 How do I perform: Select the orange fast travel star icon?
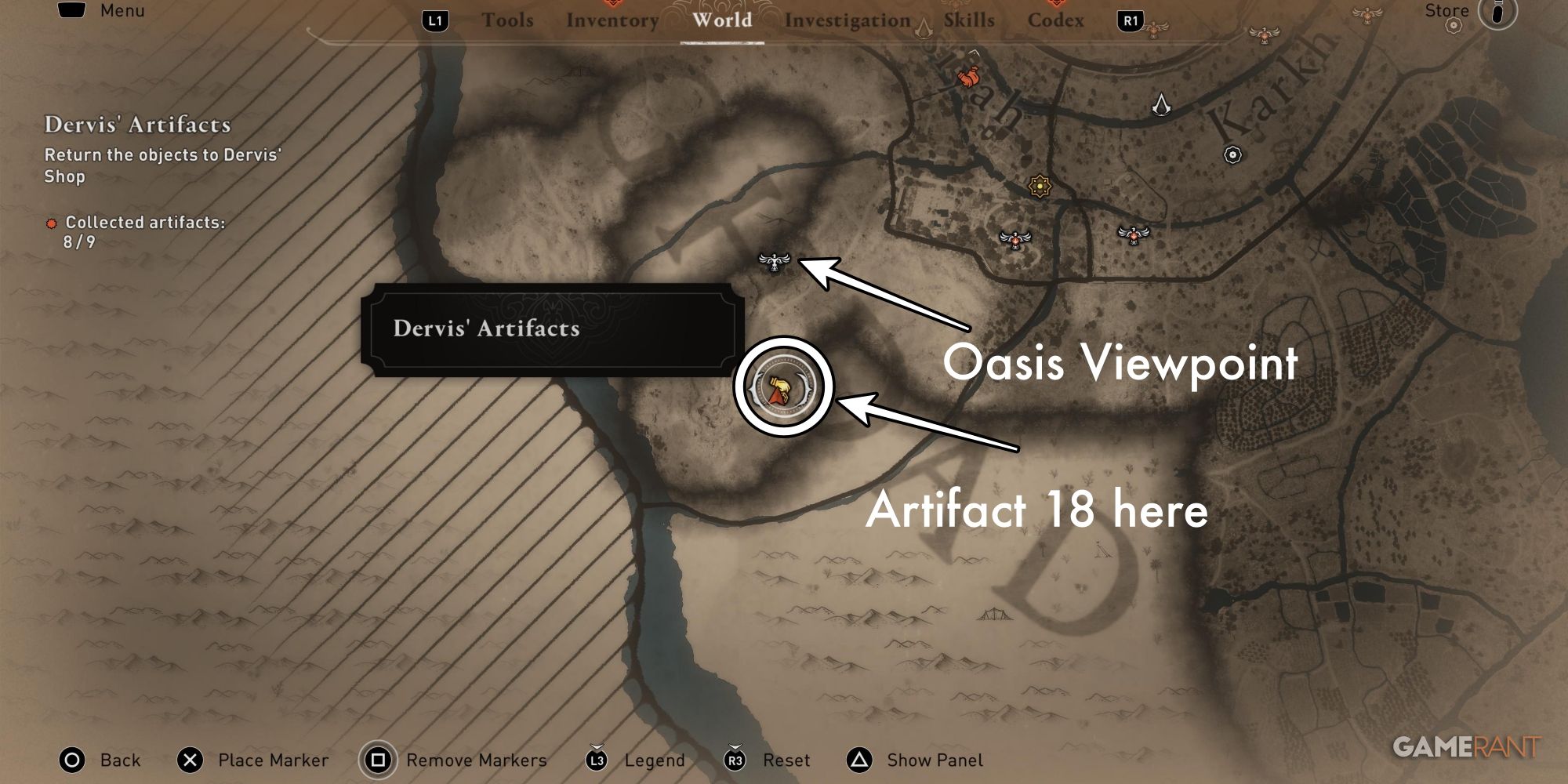pos(1040,187)
